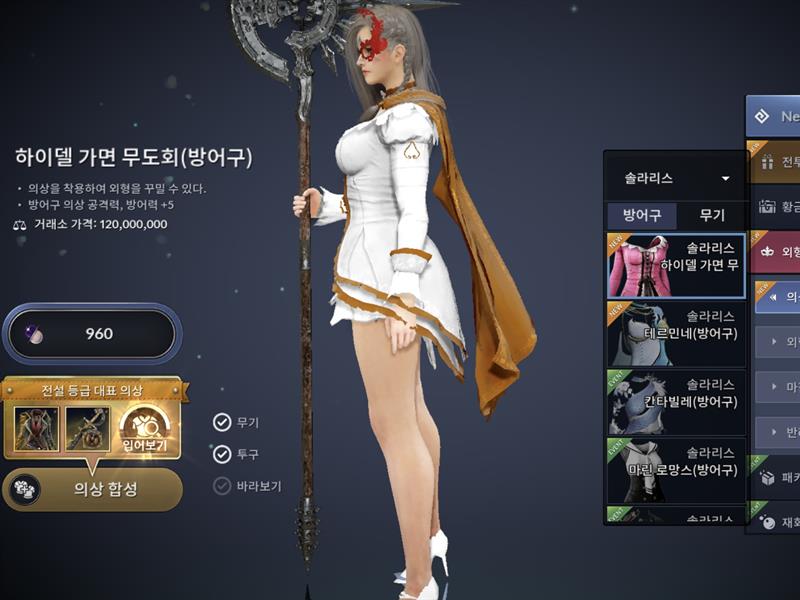800x600 pixels.
Task: Switch to the 방어구 armor tab
Action: [x=642, y=215]
